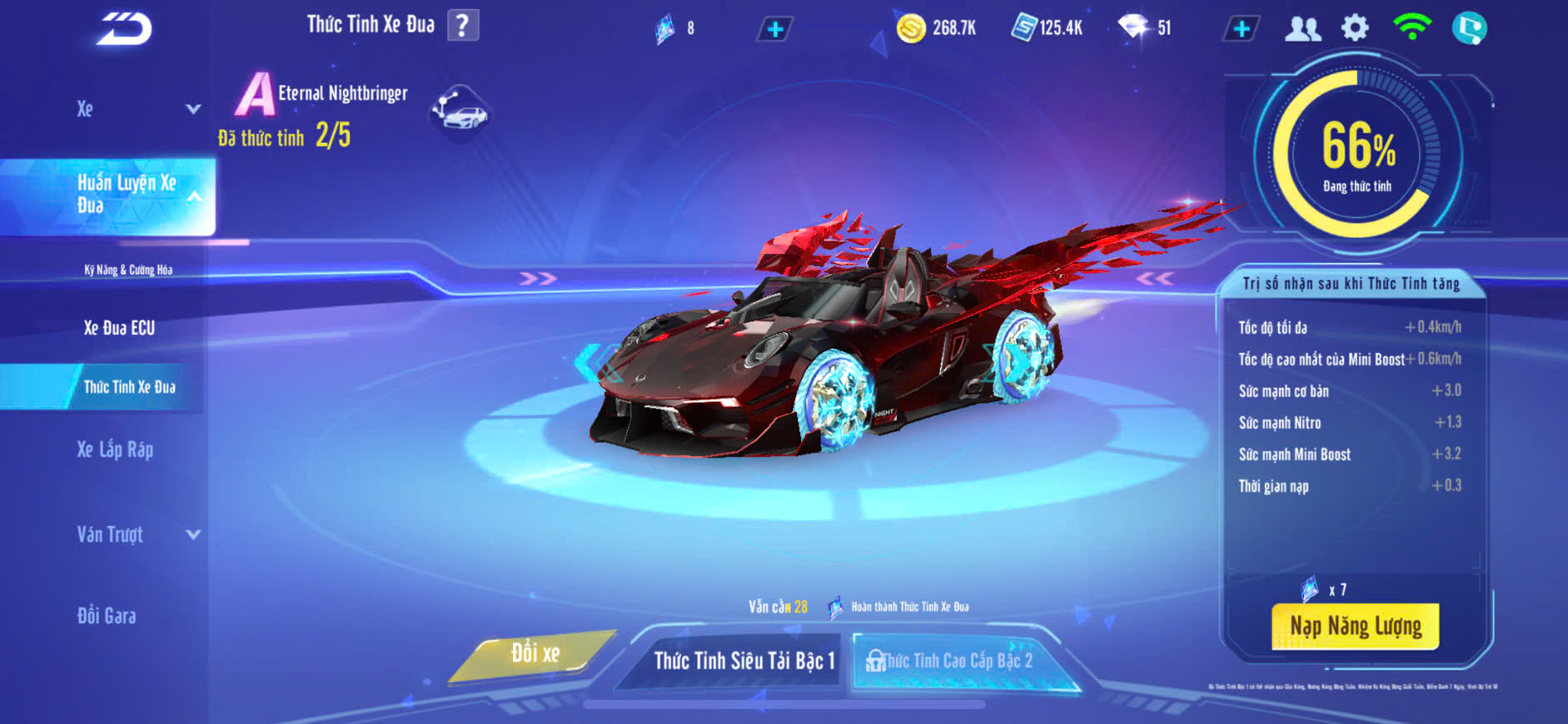Add diamonds using the plus button
1568x724 pixels.
pos(1241,29)
